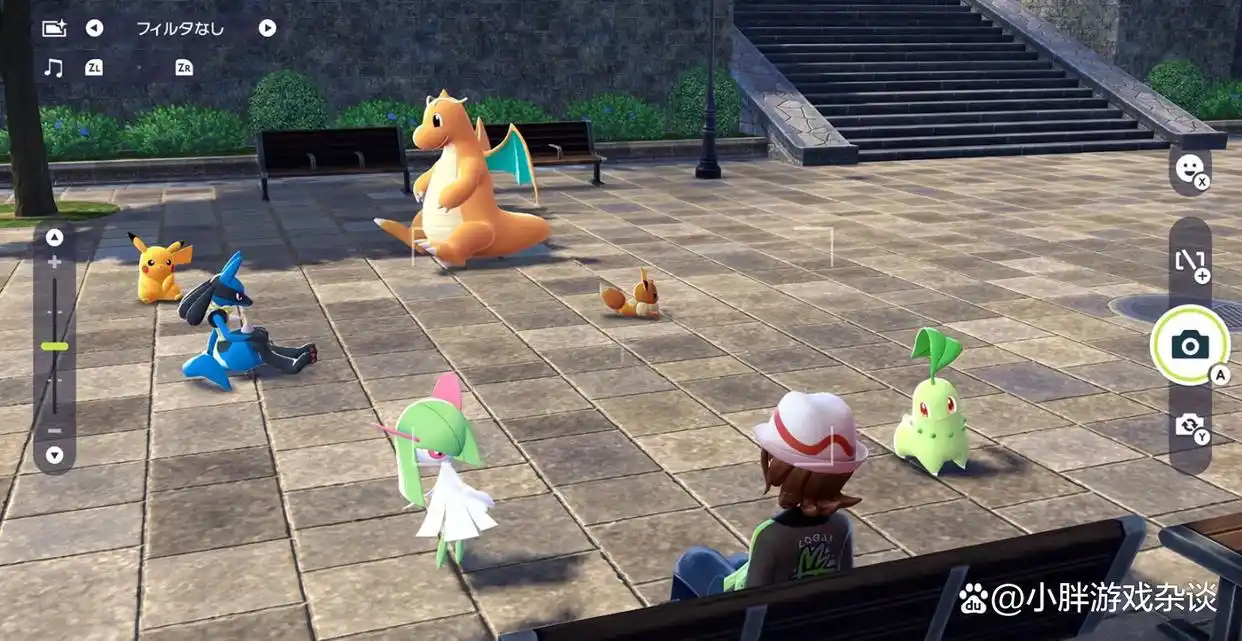The height and width of the screenshot is (641, 1242).
Task: Take a photo with the camera shutter button
Action: pos(1189,345)
